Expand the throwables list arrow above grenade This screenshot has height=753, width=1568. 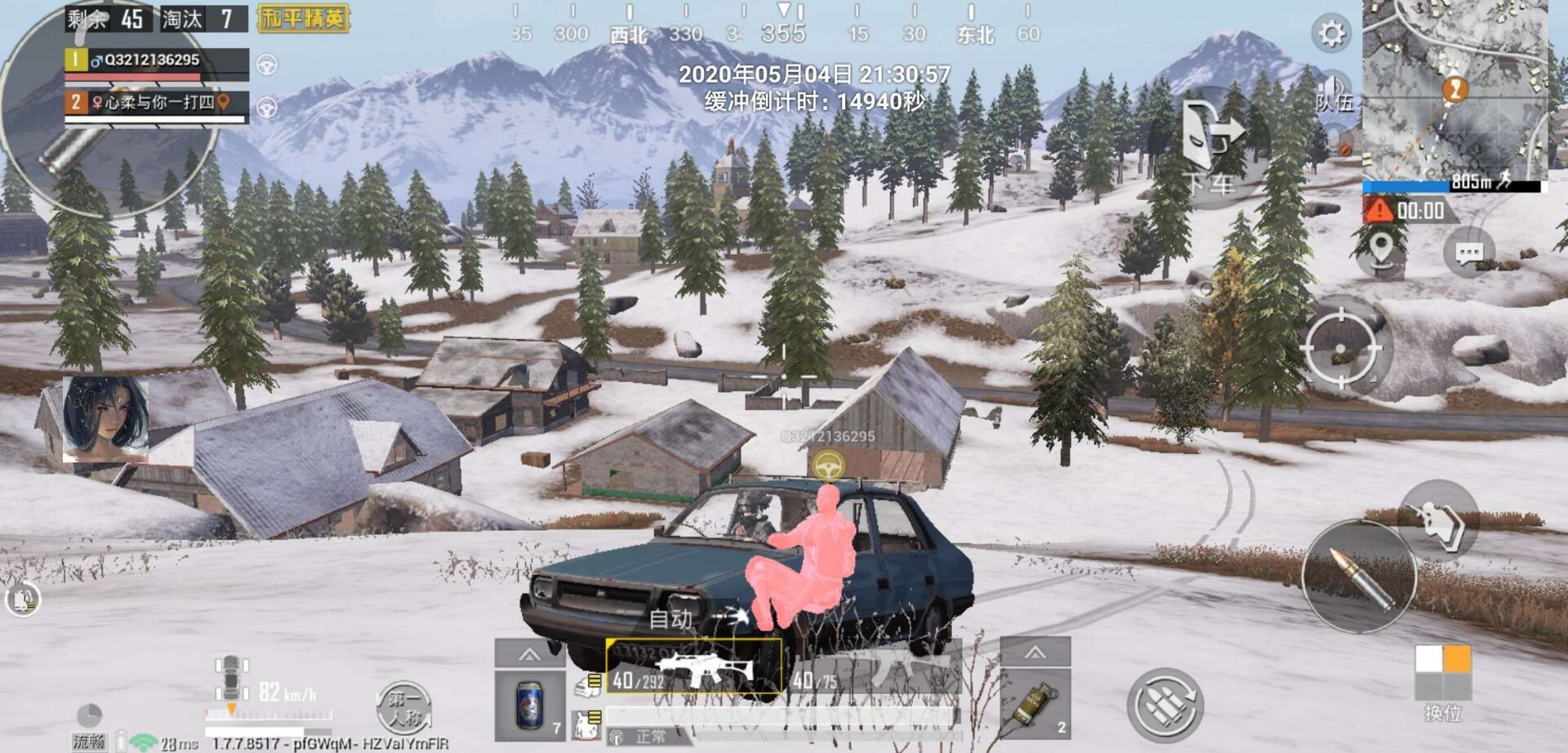click(1035, 653)
